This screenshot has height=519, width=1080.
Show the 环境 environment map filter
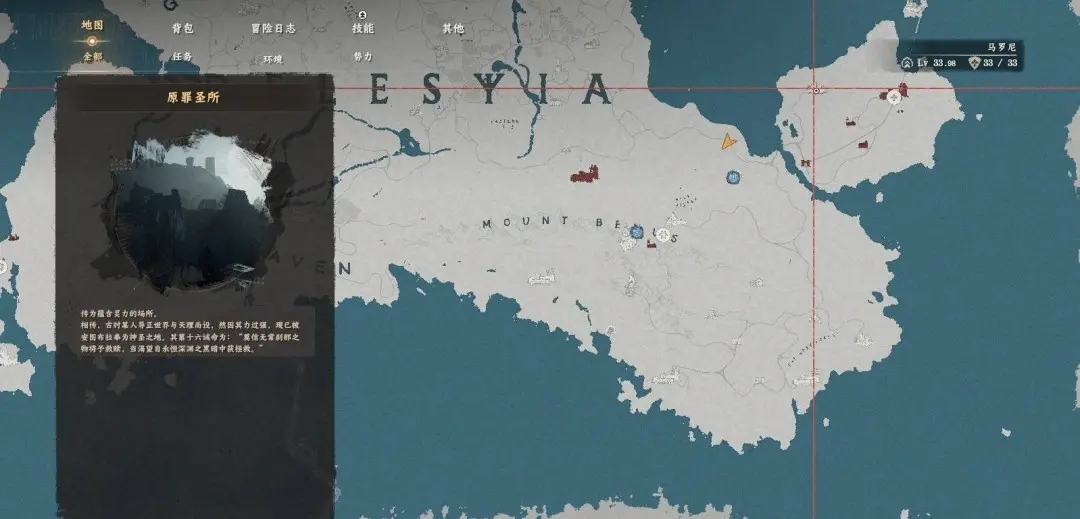(272, 59)
